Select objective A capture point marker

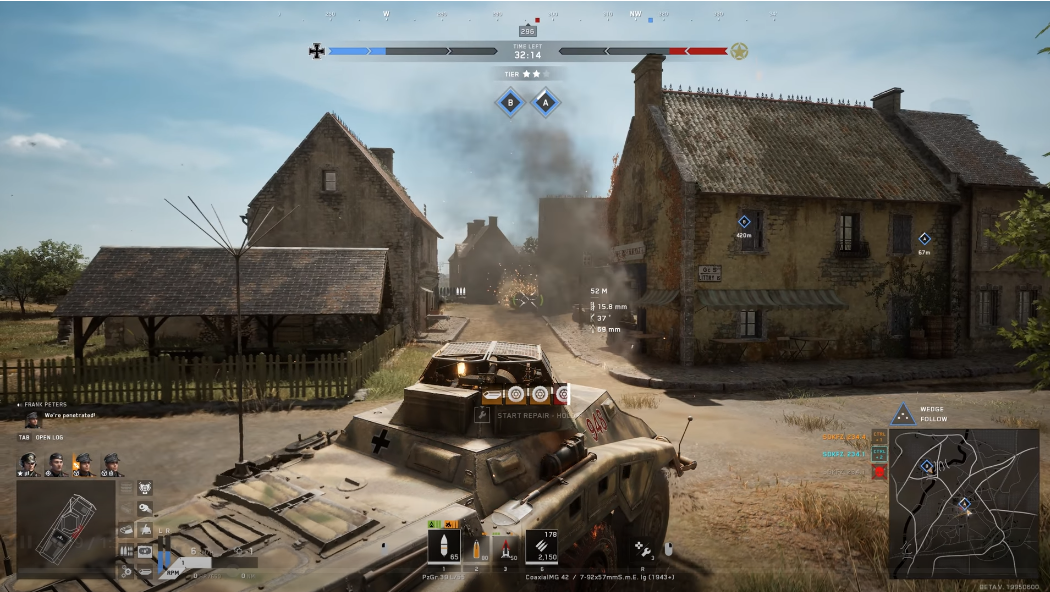click(x=545, y=102)
